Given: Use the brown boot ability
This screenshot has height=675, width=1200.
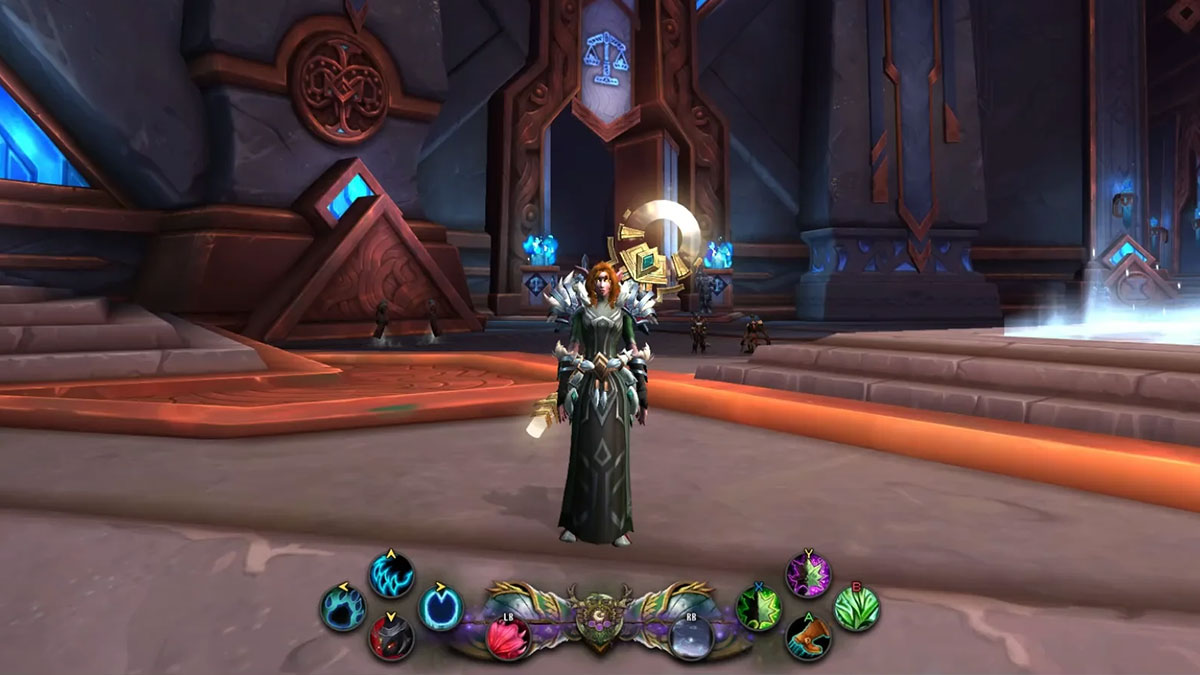Looking at the screenshot, I should (x=808, y=637).
